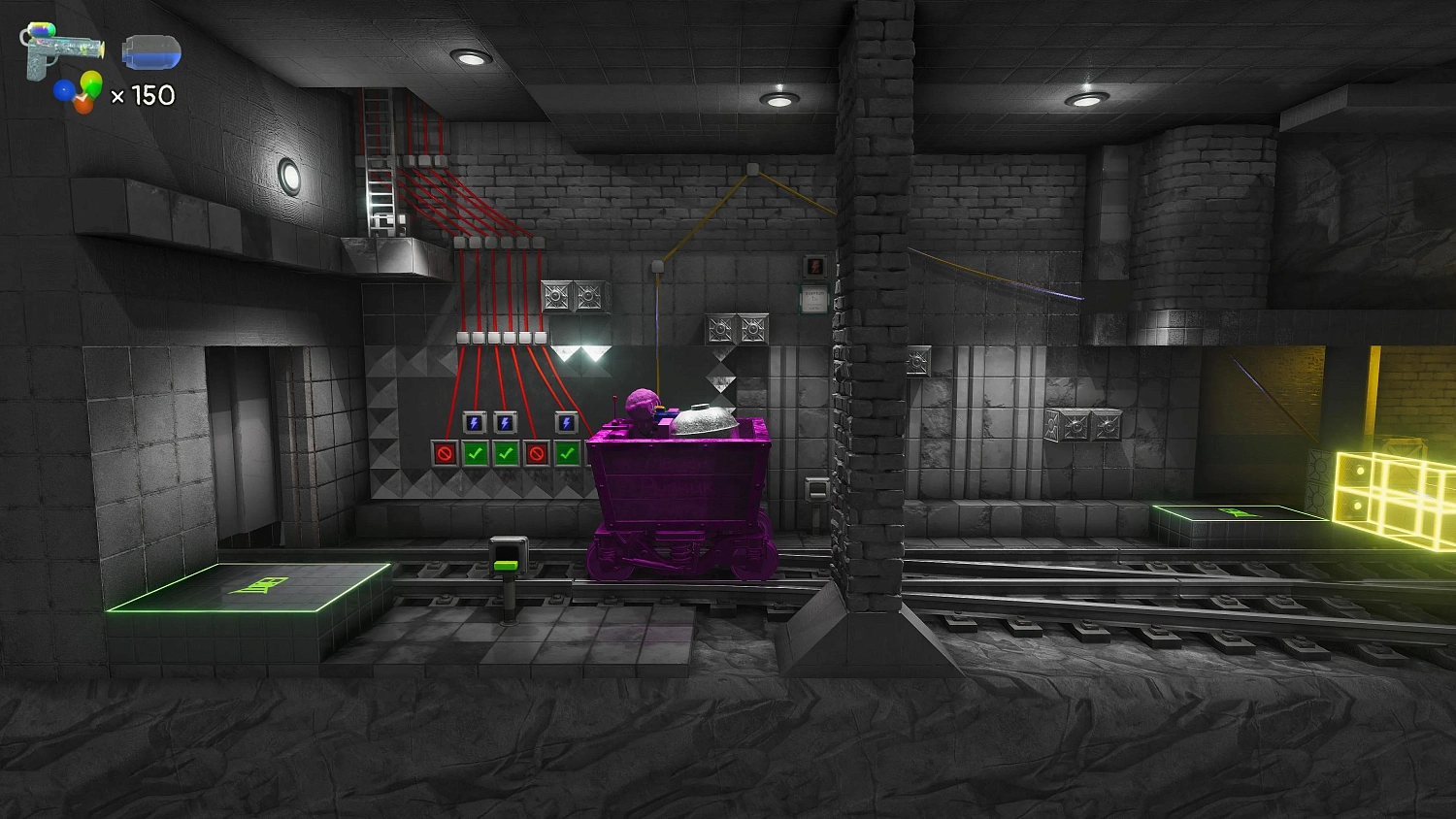
Task: Click the arrow icon on the left green platform
Action: pos(260,585)
